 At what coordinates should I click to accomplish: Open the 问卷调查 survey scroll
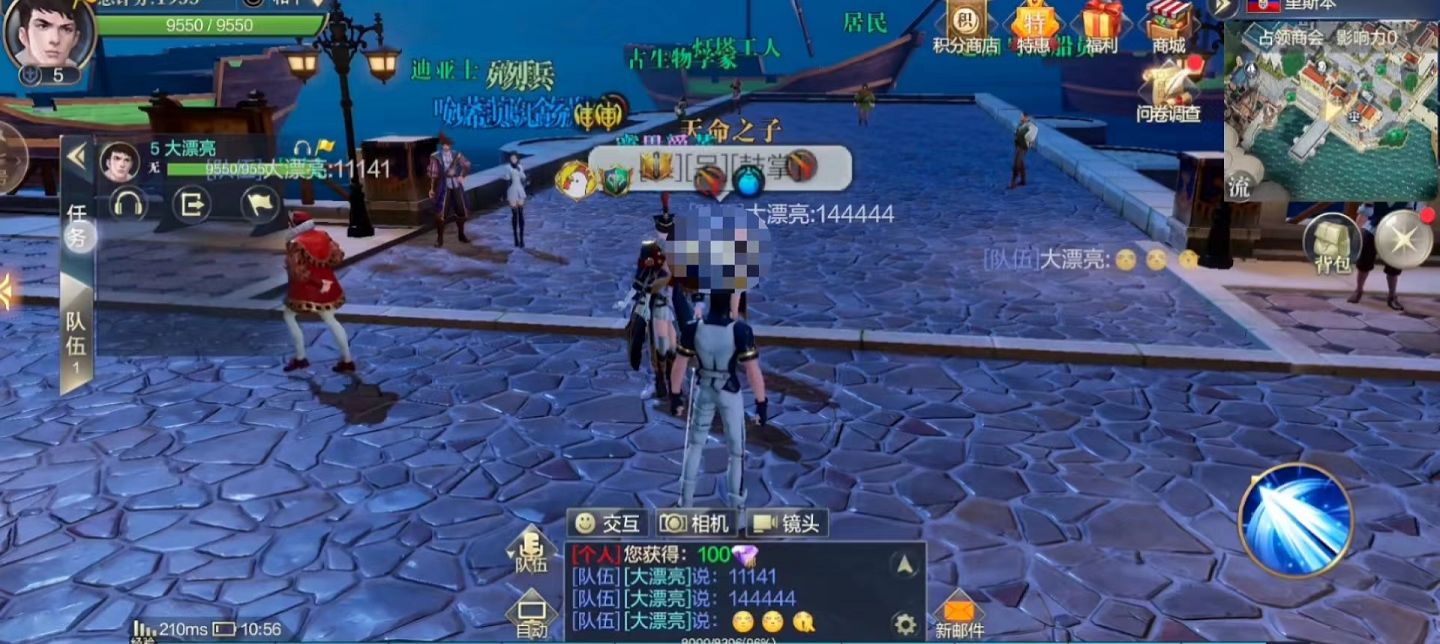(1169, 90)
